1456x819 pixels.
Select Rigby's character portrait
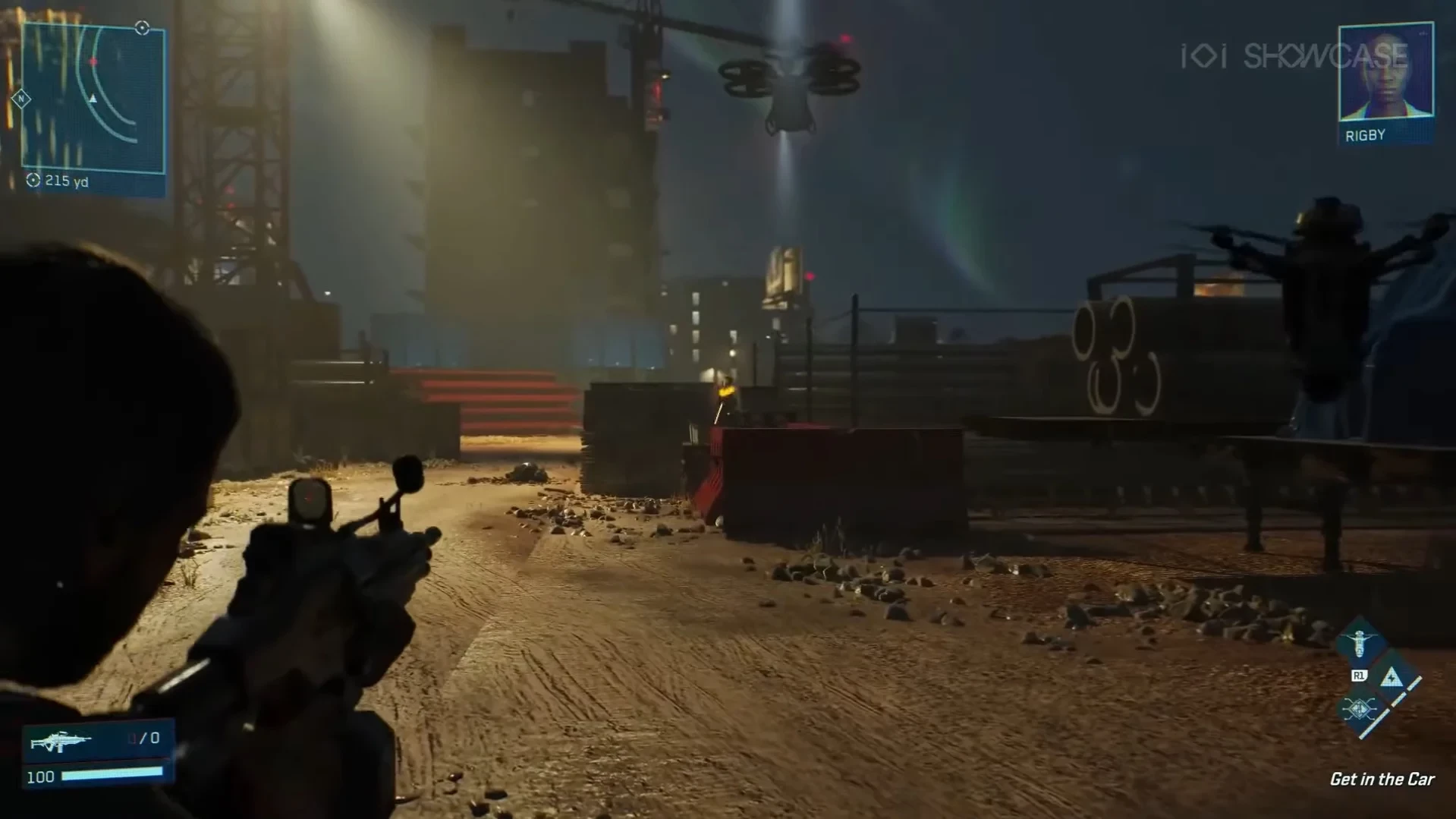(1385, 74)
